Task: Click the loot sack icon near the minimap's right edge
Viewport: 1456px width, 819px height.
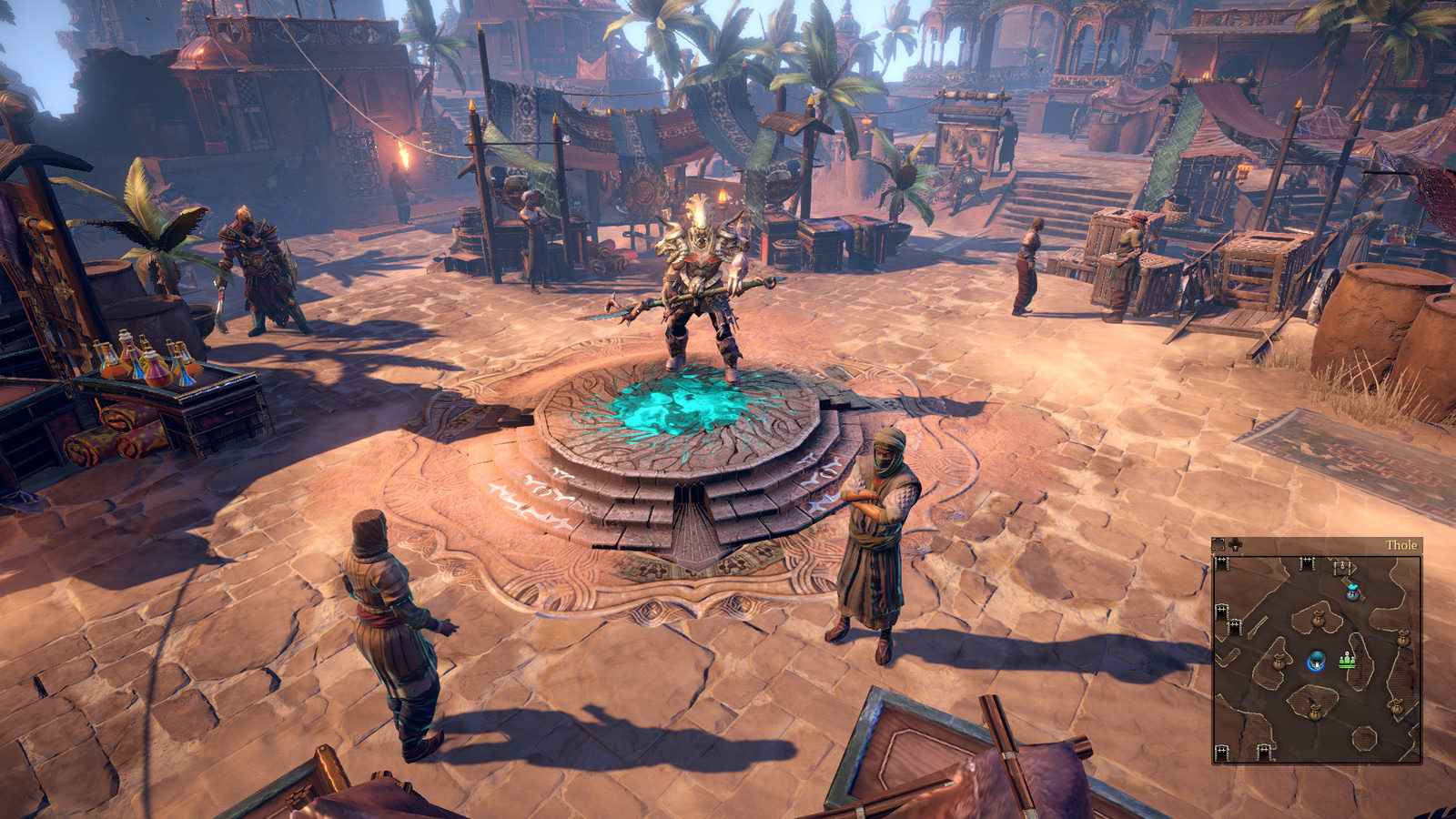Action: coord(1403,638)
